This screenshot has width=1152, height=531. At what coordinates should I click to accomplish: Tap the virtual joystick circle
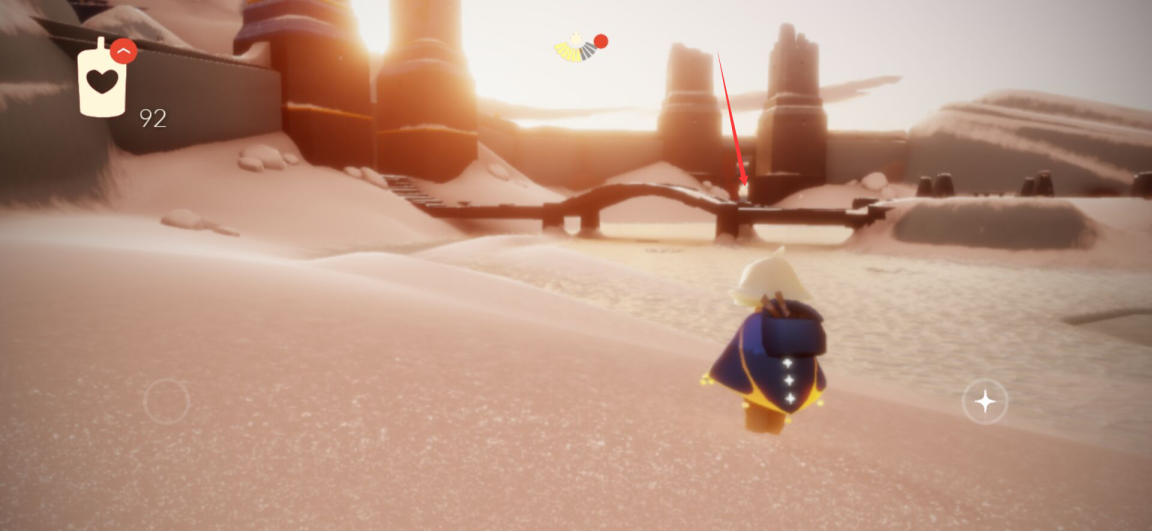click(166, 401)
